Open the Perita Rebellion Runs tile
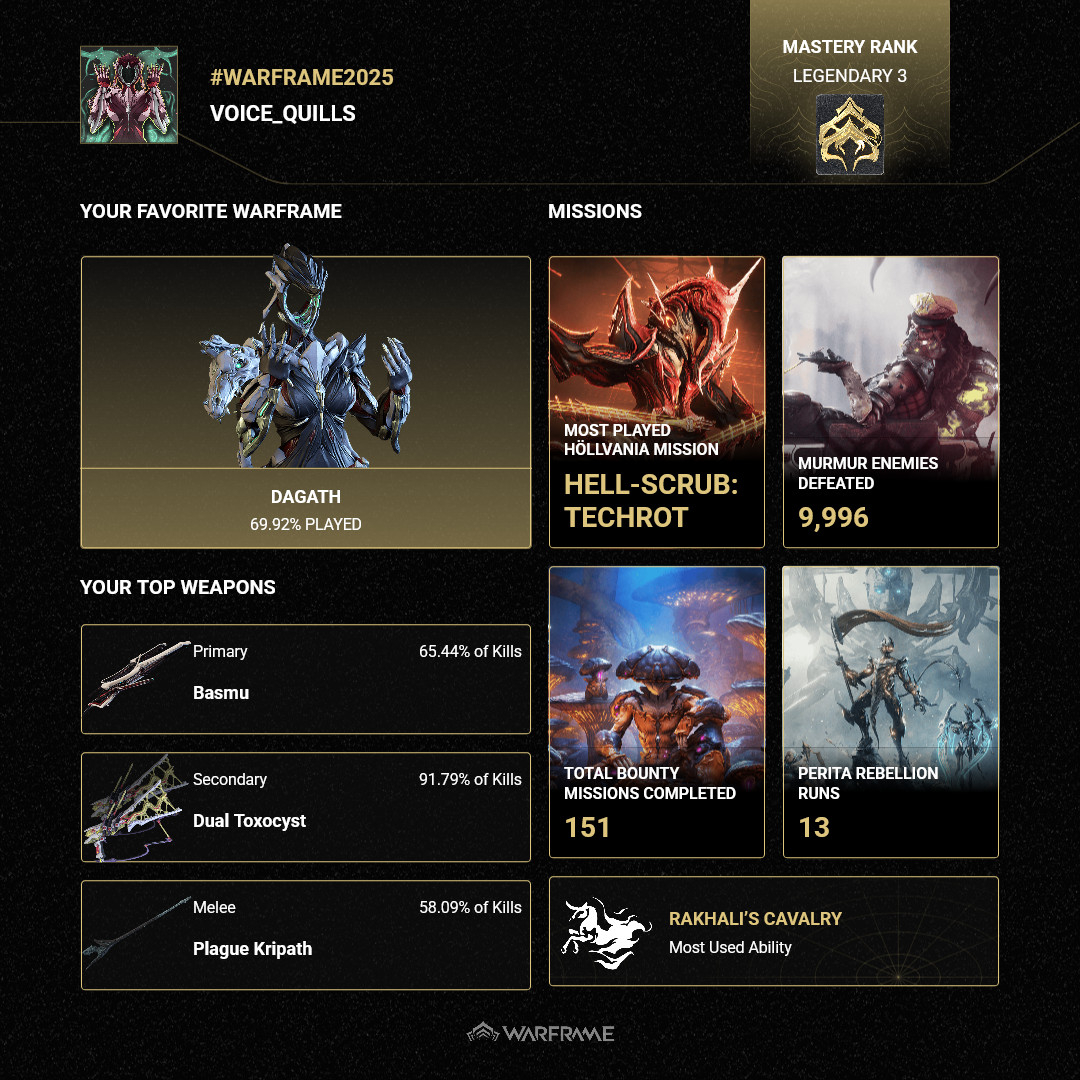Screen dimensions: 1080x1080 click(x=890, y=712)
